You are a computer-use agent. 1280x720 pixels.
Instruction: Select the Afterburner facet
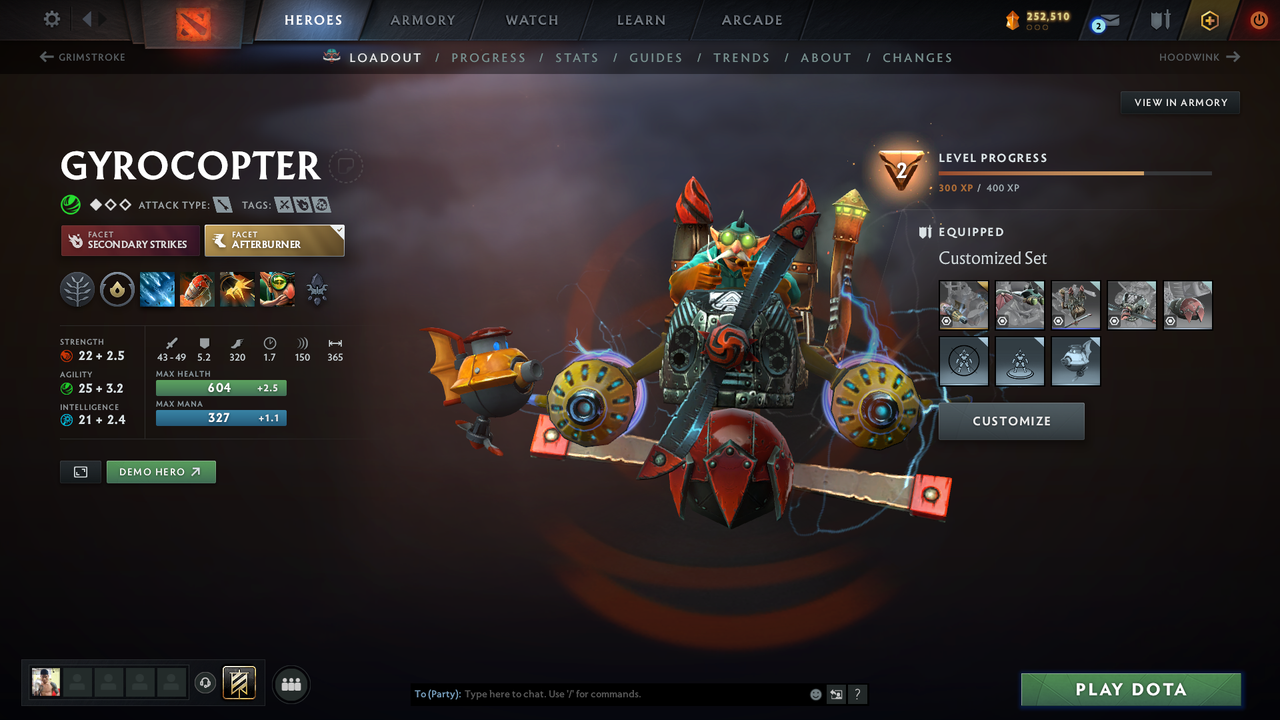click(274, 240)
